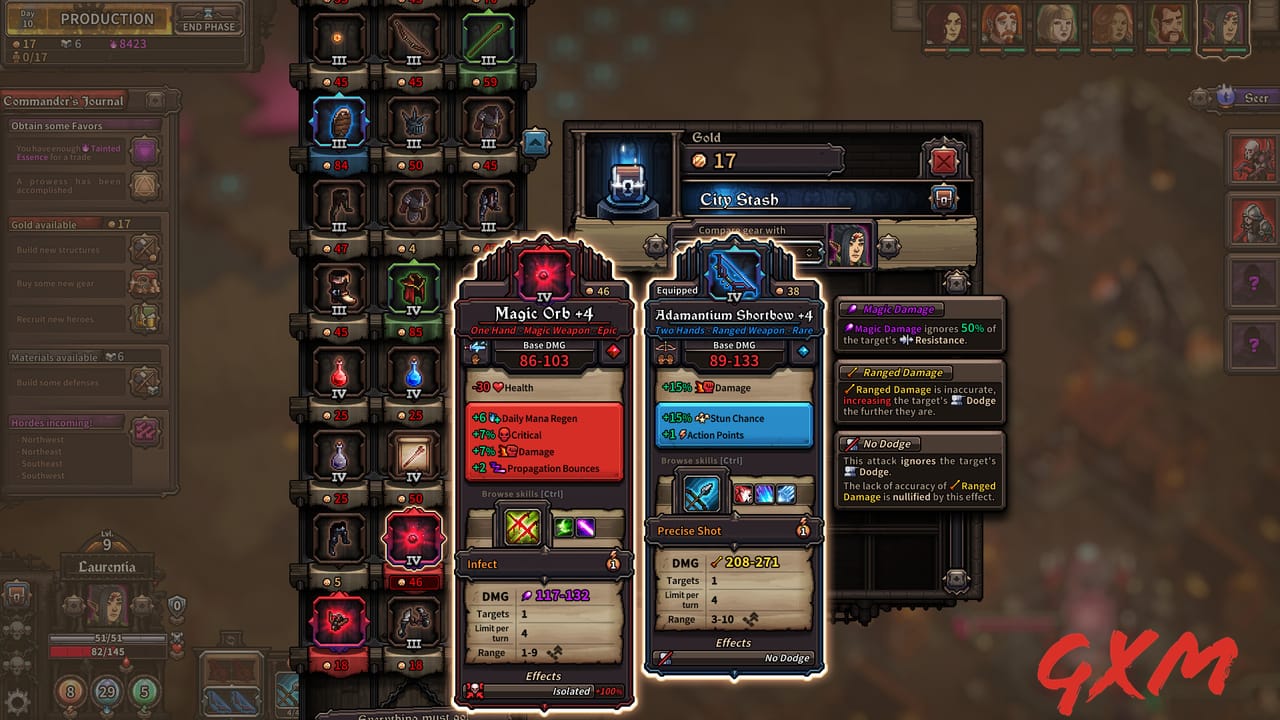Select the equipped Adamantium Shortbow slot

pyautogui.click(x=735, y=272)
